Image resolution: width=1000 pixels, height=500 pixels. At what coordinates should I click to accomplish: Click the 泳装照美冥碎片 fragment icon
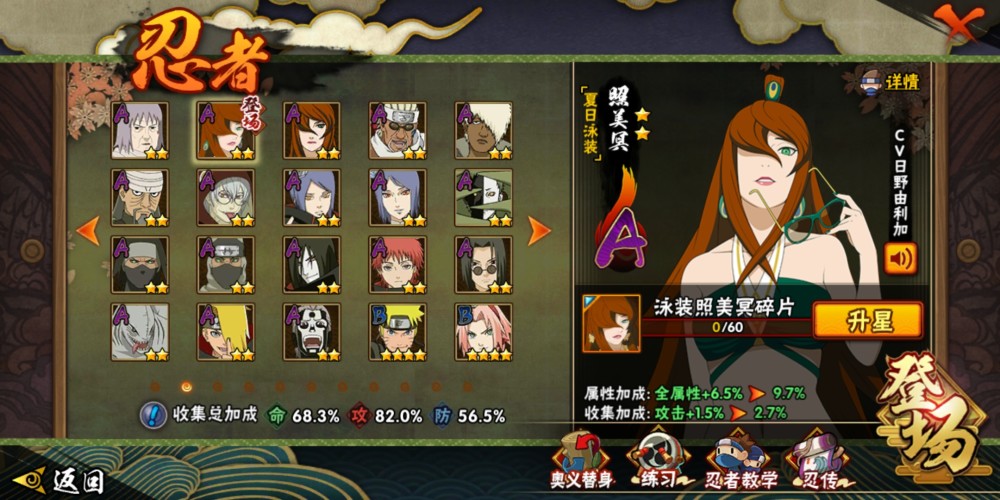(611, 323)
